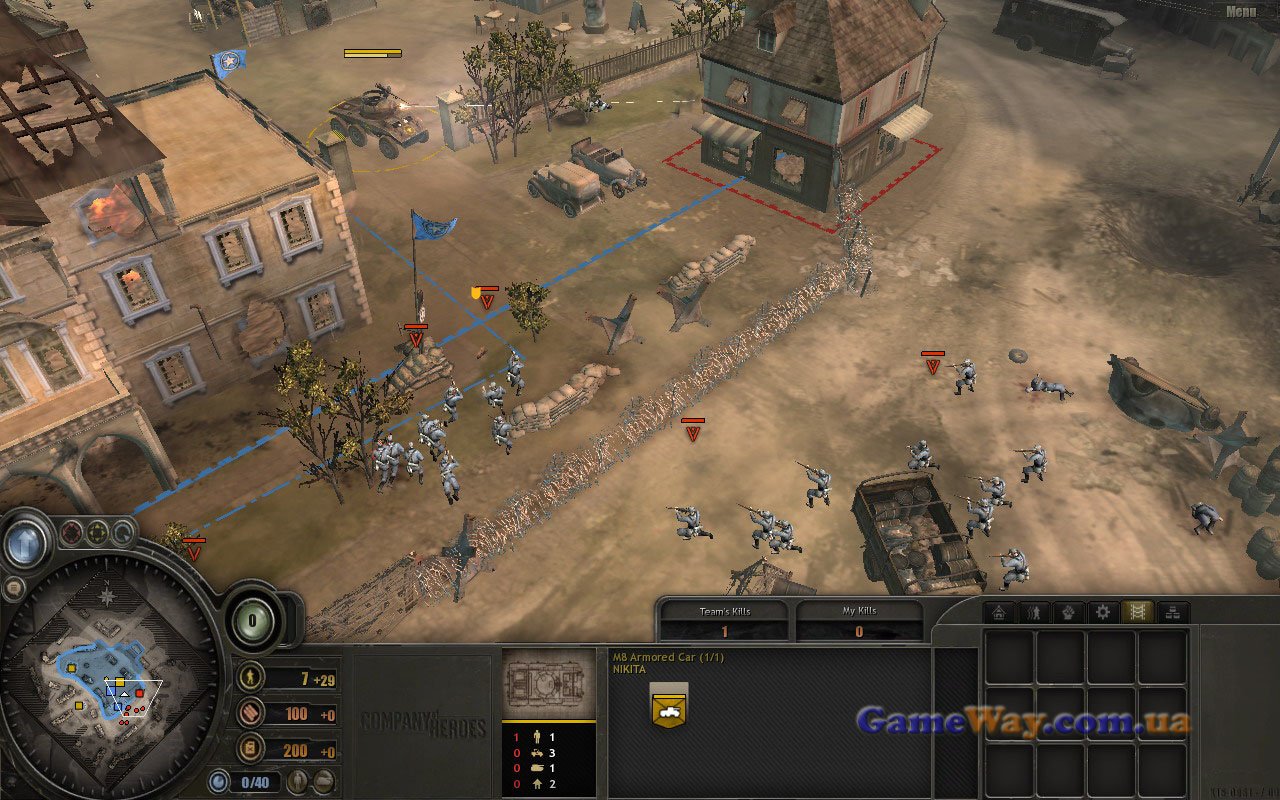The image size is (1280, 800).
Task: Switch to the raised fist tab
Action: pyautogui.click(x=1068, y=612)
